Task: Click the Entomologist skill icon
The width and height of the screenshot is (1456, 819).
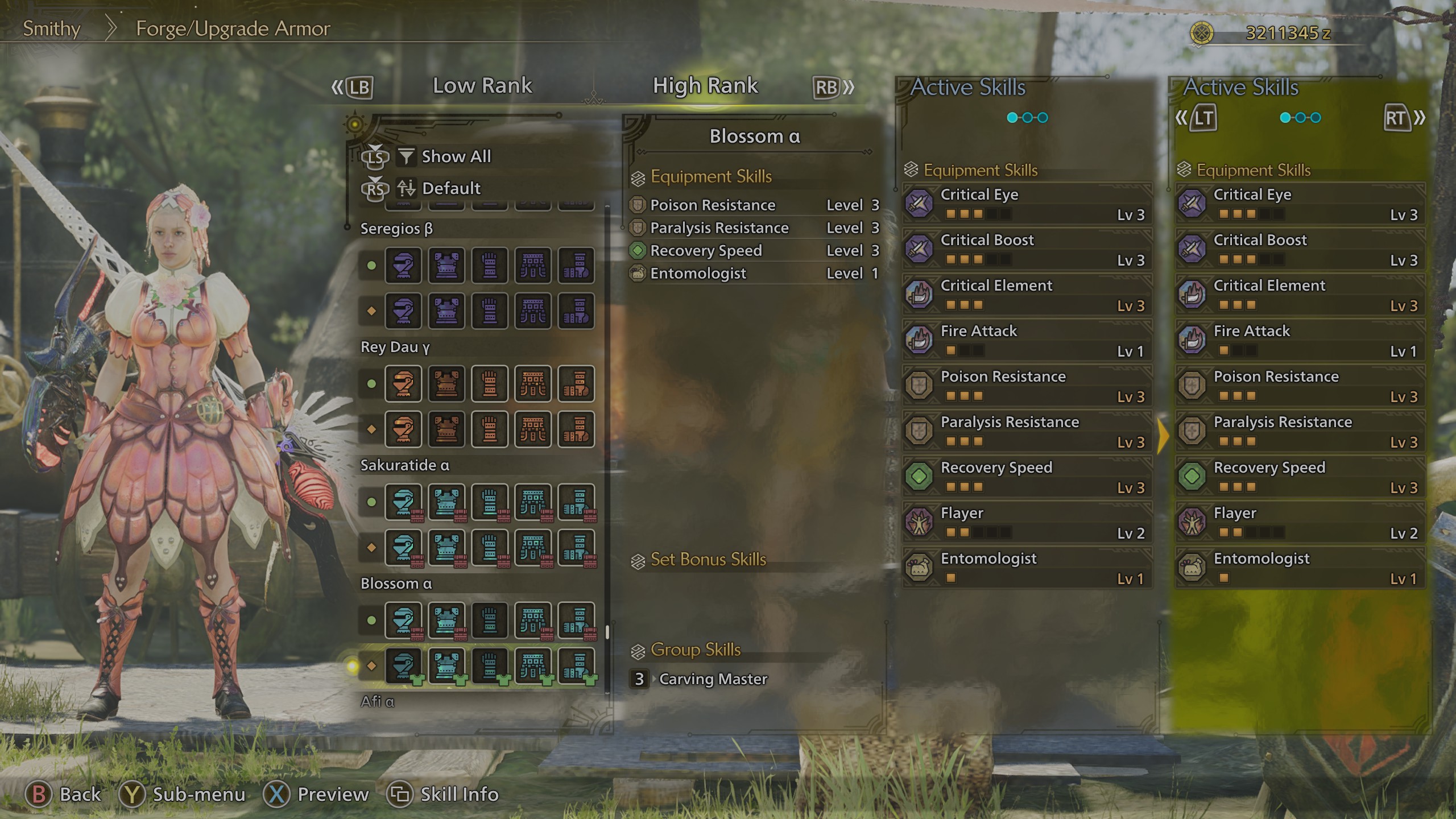Action: (x=919, y=567)
